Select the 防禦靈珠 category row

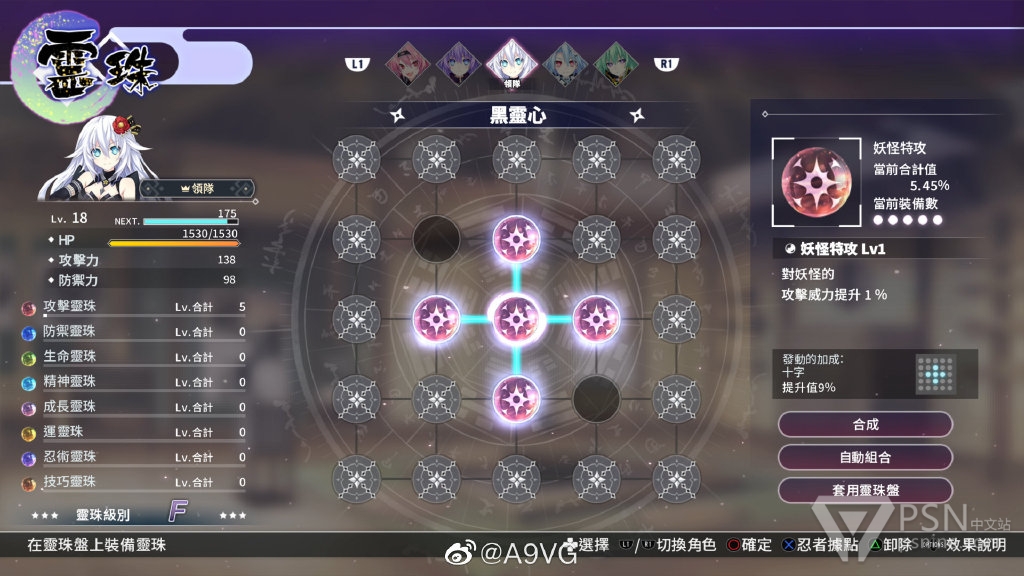tap(133, 332)
